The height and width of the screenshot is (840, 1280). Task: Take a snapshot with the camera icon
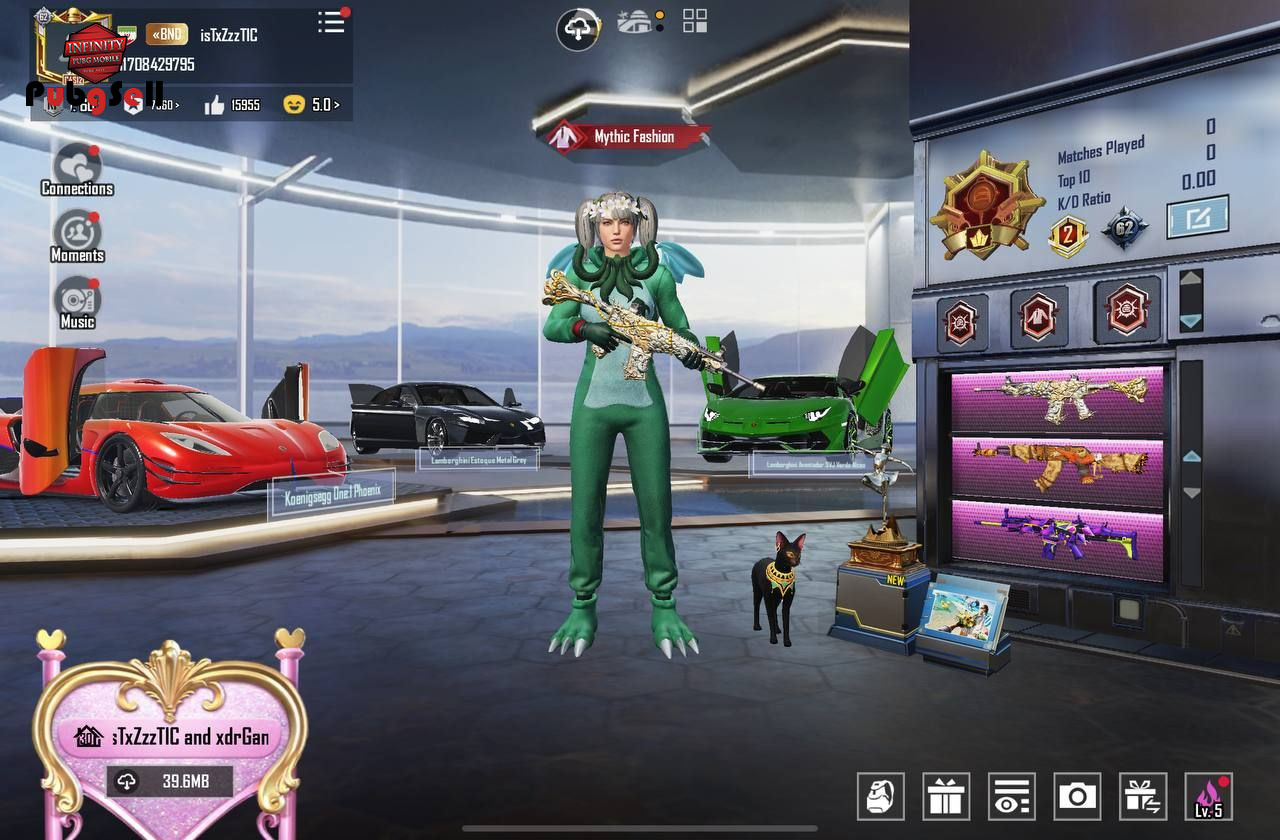tap(1077, 796)
